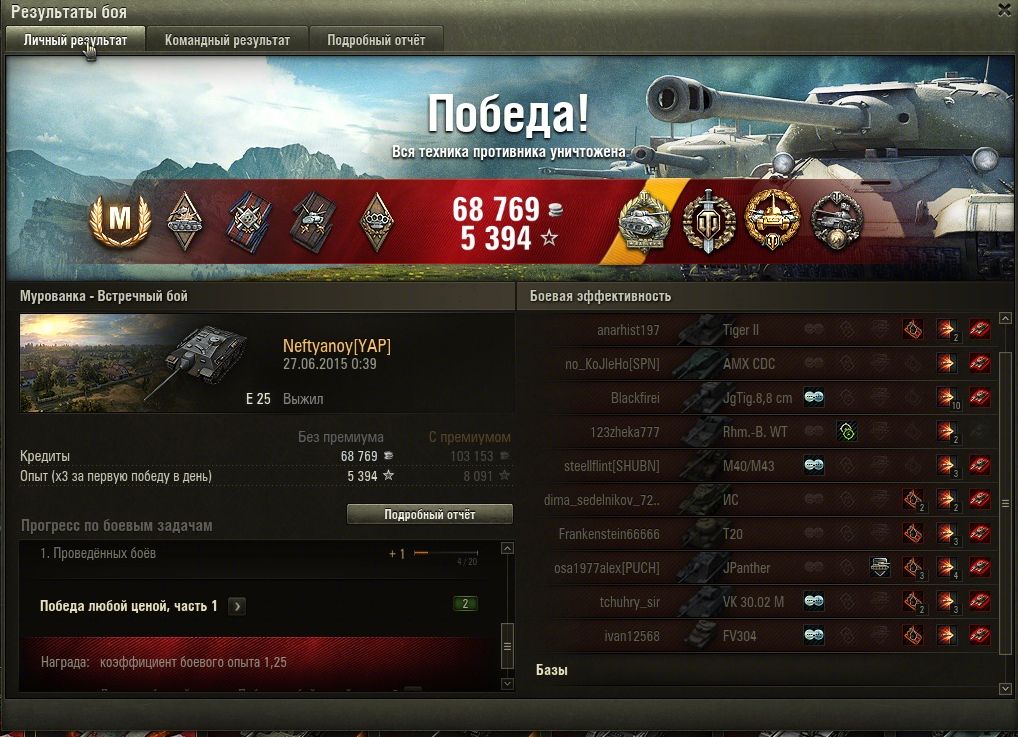Select the Личный результат tab

[75, 40]
